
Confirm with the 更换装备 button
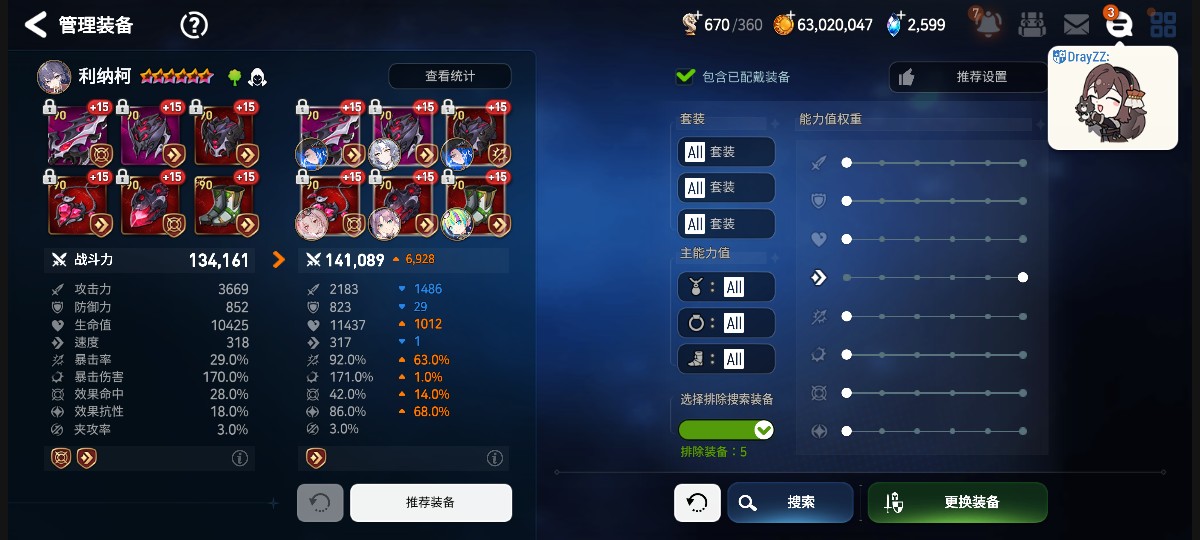tap(957, 502)
